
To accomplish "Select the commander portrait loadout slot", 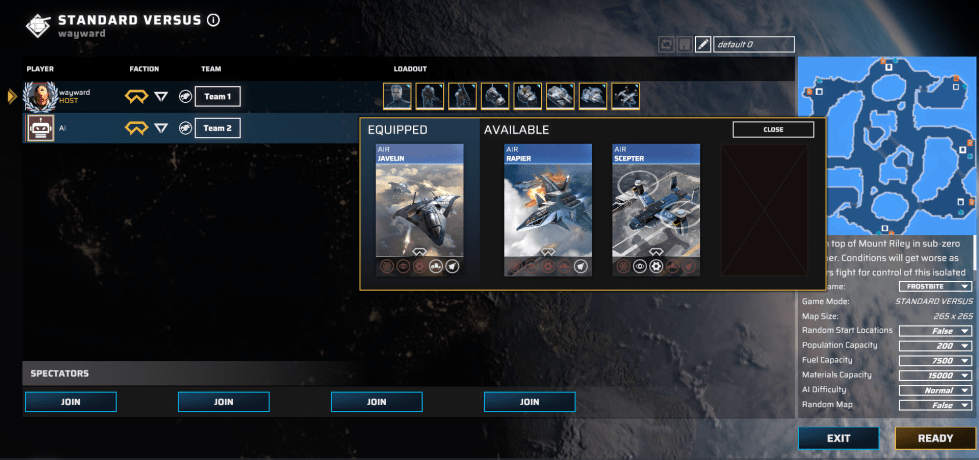I will click(x=398, y=96).
